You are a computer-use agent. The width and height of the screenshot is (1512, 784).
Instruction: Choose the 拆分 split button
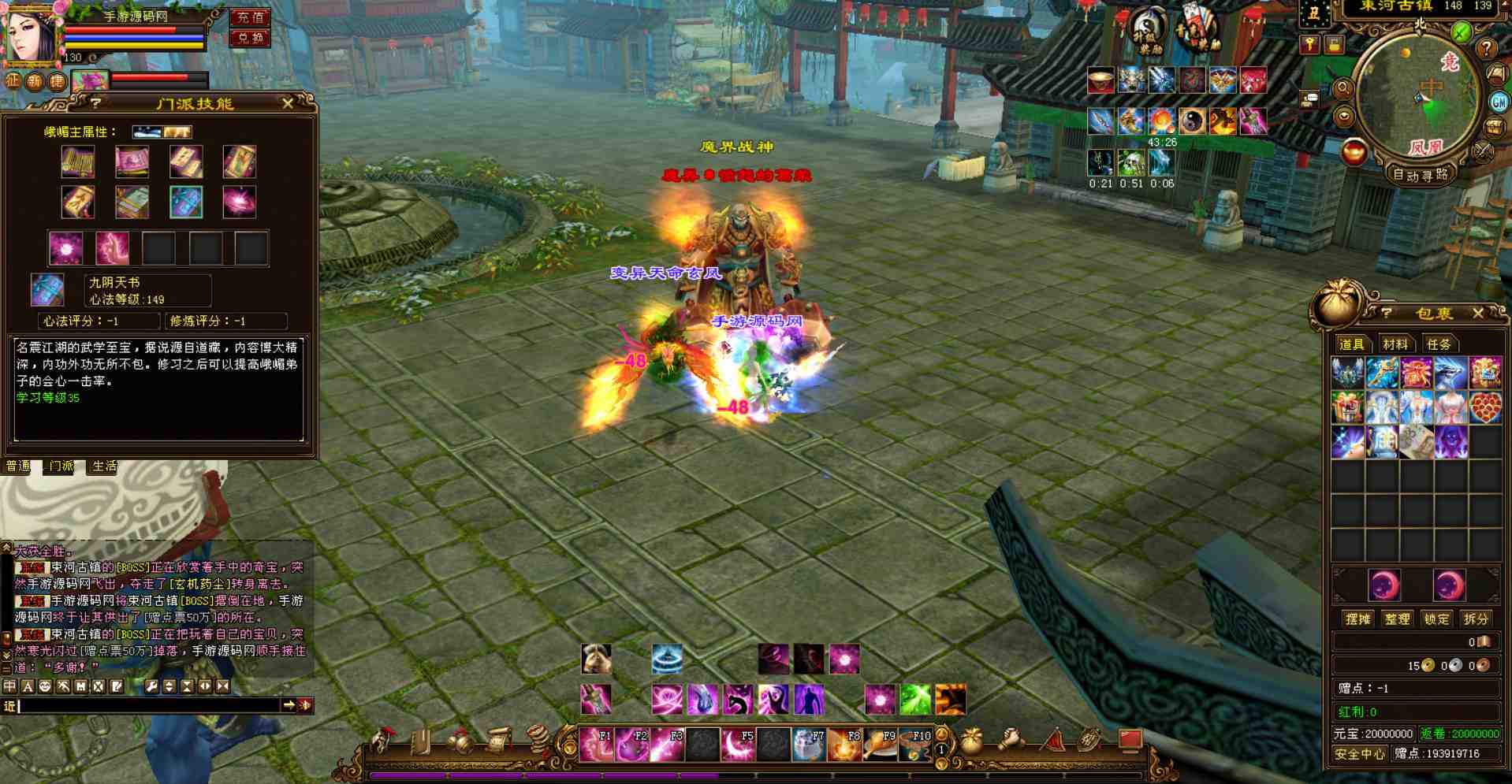pos(1476,619)
